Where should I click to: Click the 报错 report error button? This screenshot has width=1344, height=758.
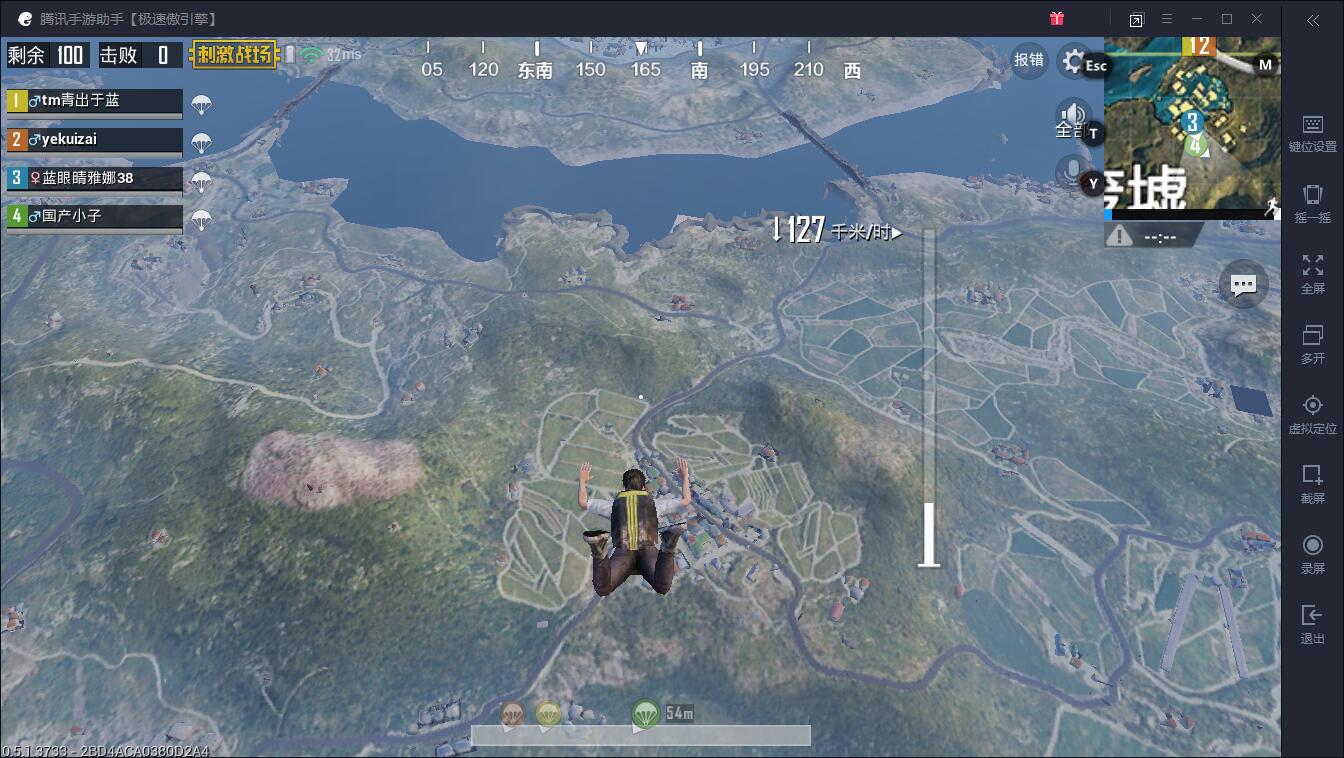[x=1030, y=60]
